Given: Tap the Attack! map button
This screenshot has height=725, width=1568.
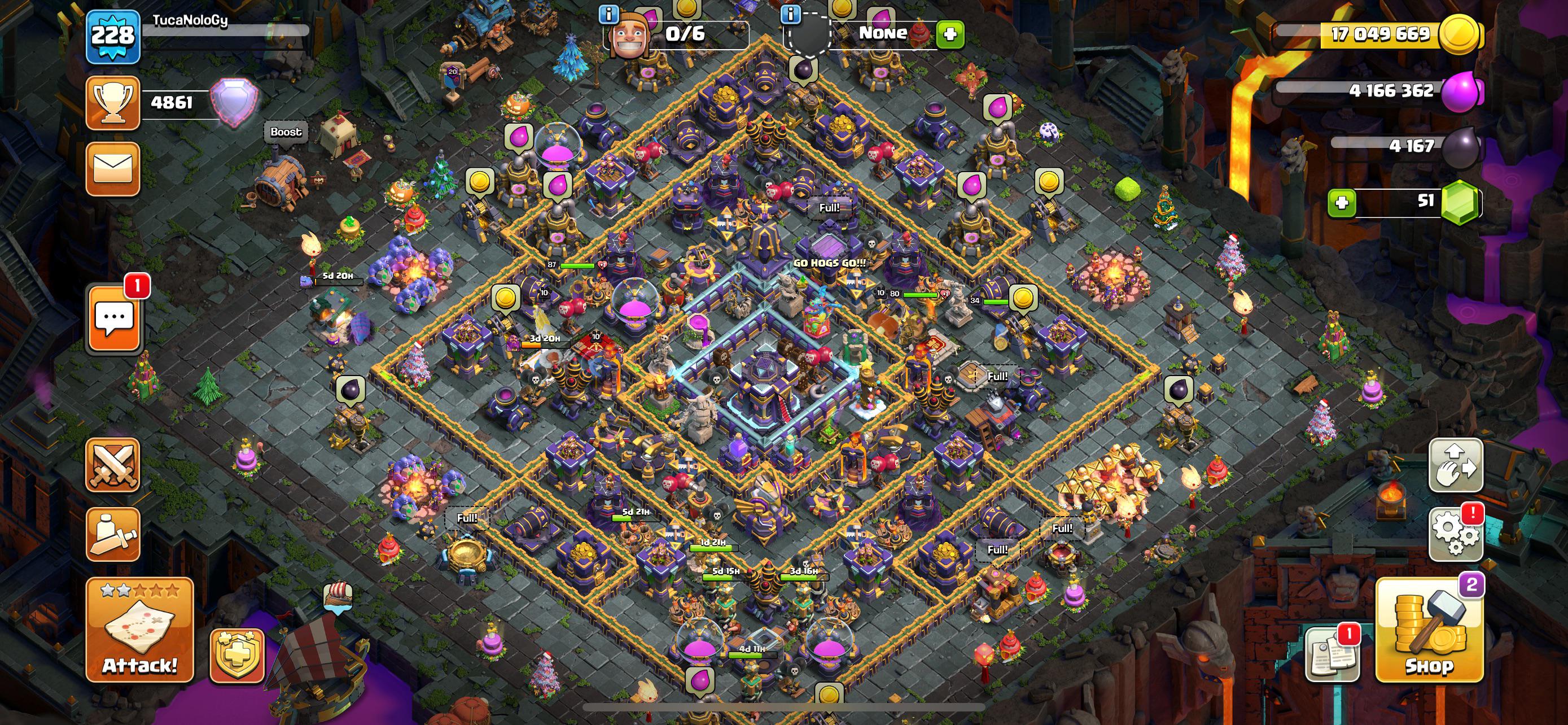Looking at the screenshot, I should tap(139, 630).
